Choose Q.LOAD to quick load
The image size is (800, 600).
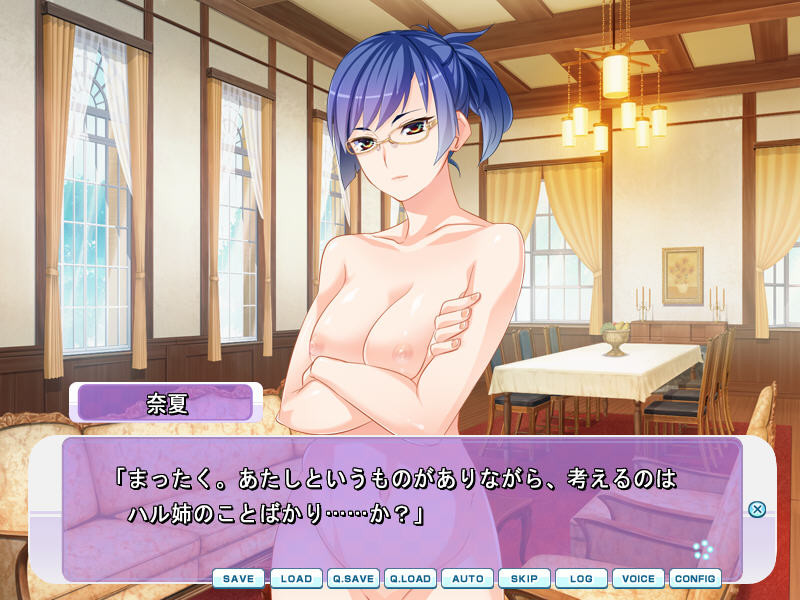[x=410, y=578]
